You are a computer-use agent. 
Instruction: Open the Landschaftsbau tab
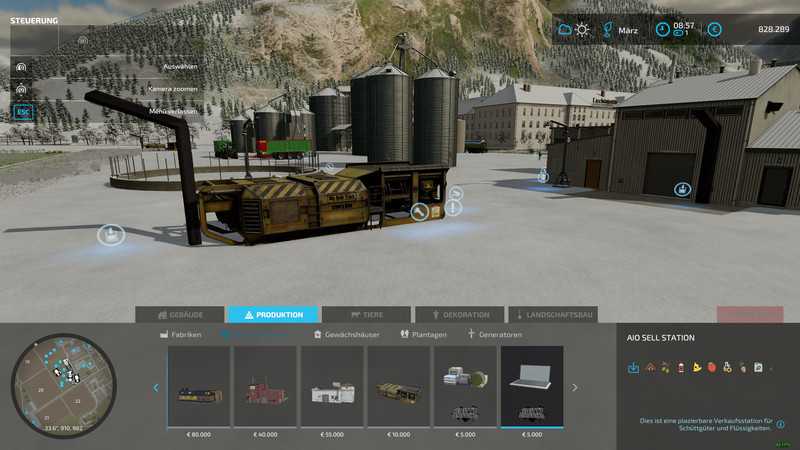tap(553, 315)
